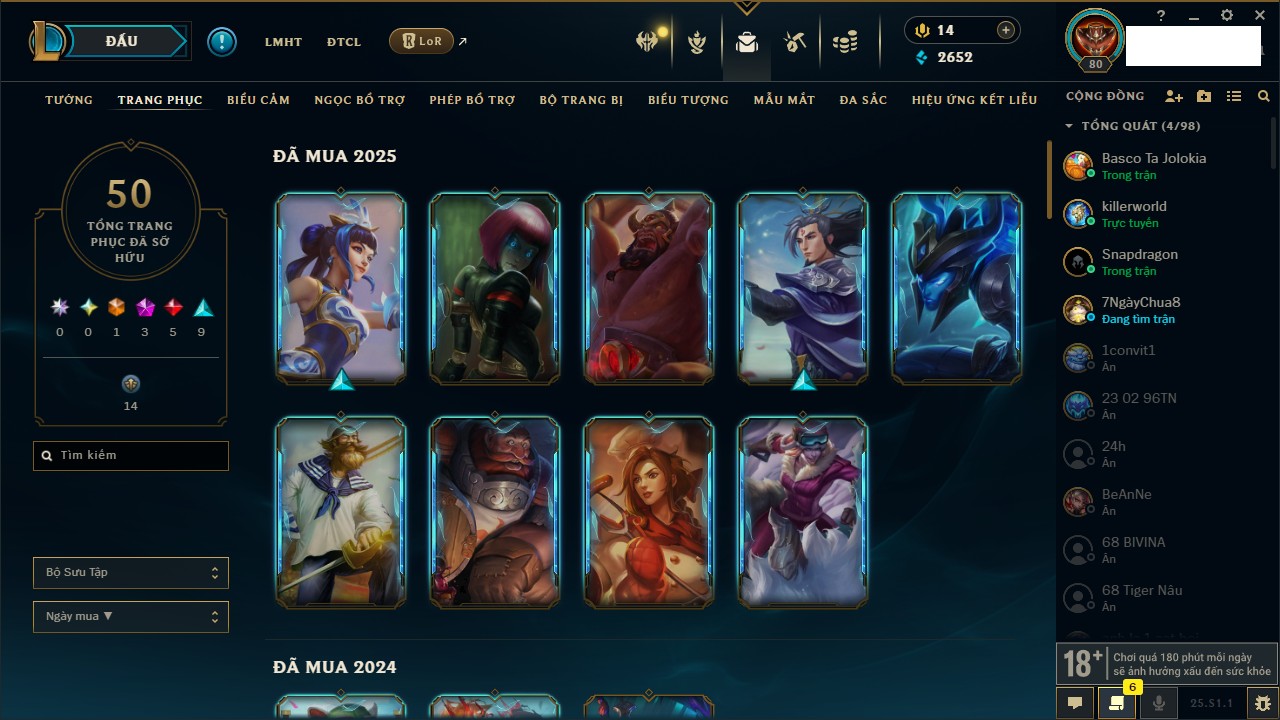The height and width of the screenshot is (720, 1280).
Task: Click the ĐẤU play button
Action: (x=121, y=41)
